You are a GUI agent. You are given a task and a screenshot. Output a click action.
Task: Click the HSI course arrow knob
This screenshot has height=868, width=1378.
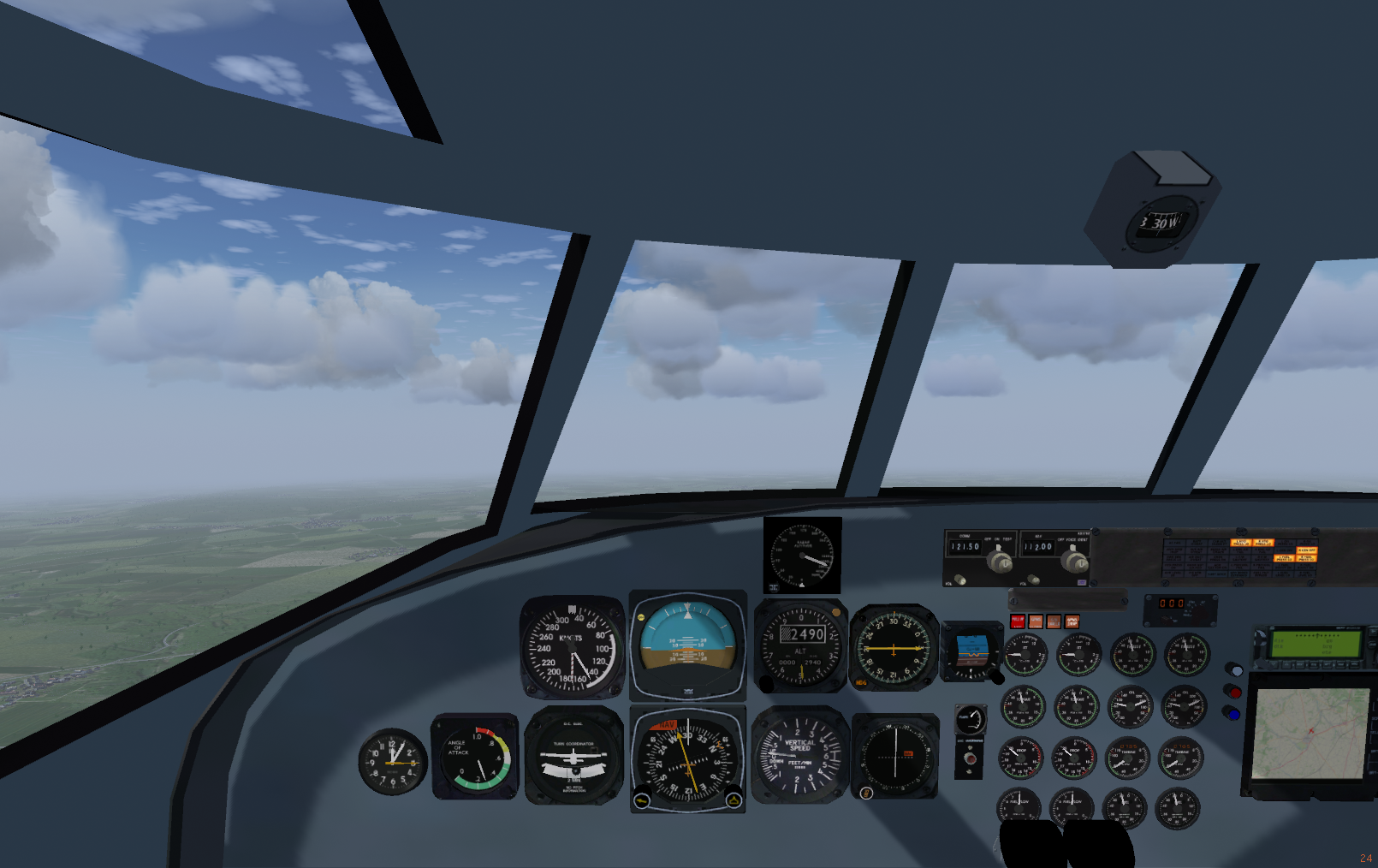click(x=641, y=800)
